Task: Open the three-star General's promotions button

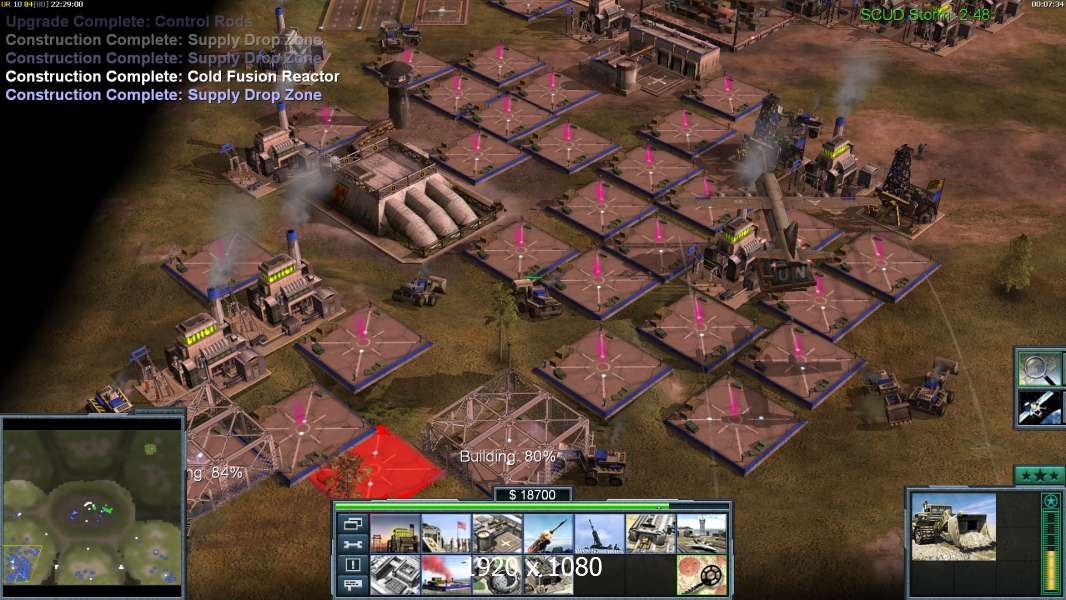Action: click(1039, 475)
